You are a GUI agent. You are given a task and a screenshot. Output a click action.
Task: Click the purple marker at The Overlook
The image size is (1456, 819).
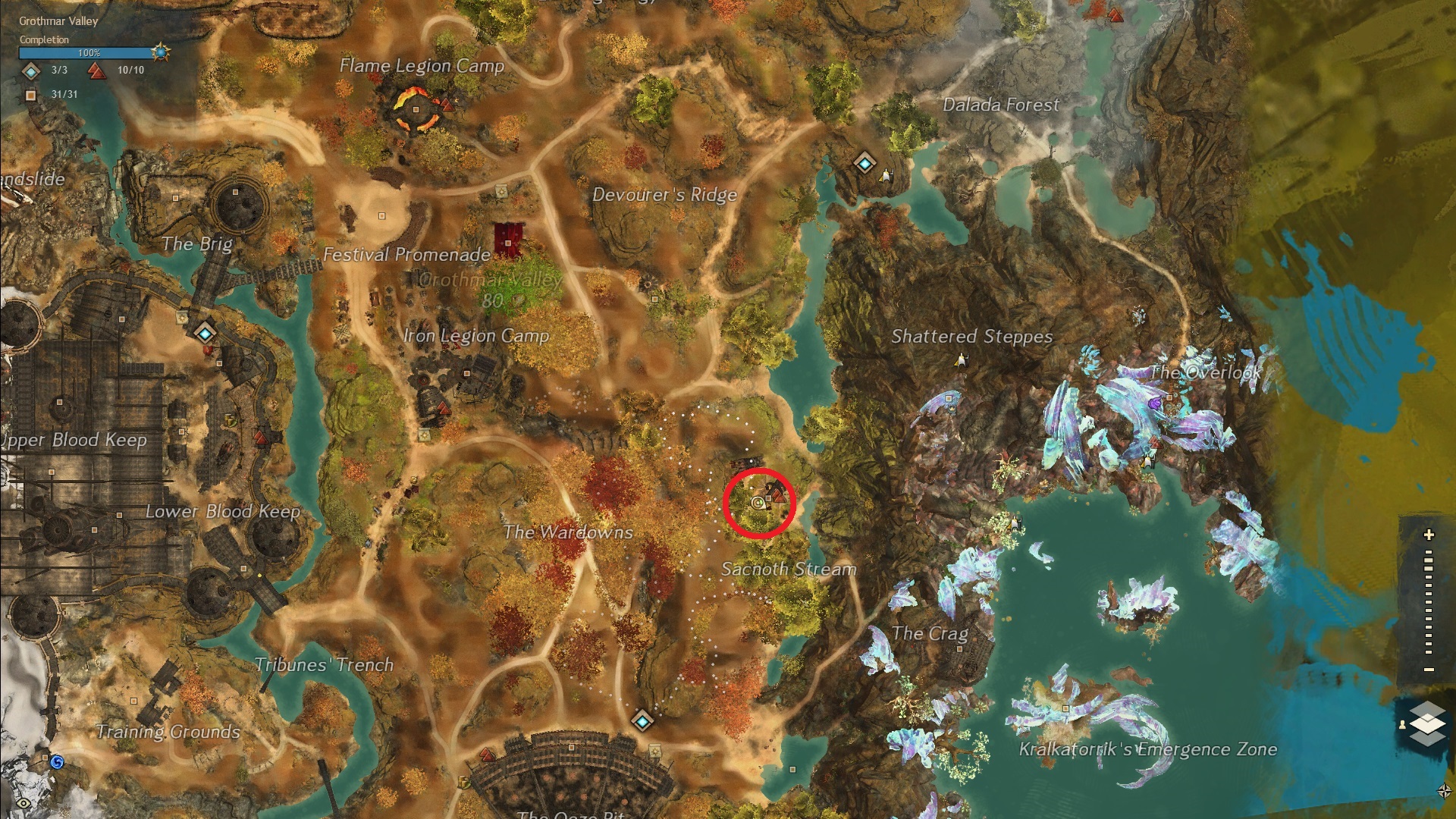click(1154, 404)
